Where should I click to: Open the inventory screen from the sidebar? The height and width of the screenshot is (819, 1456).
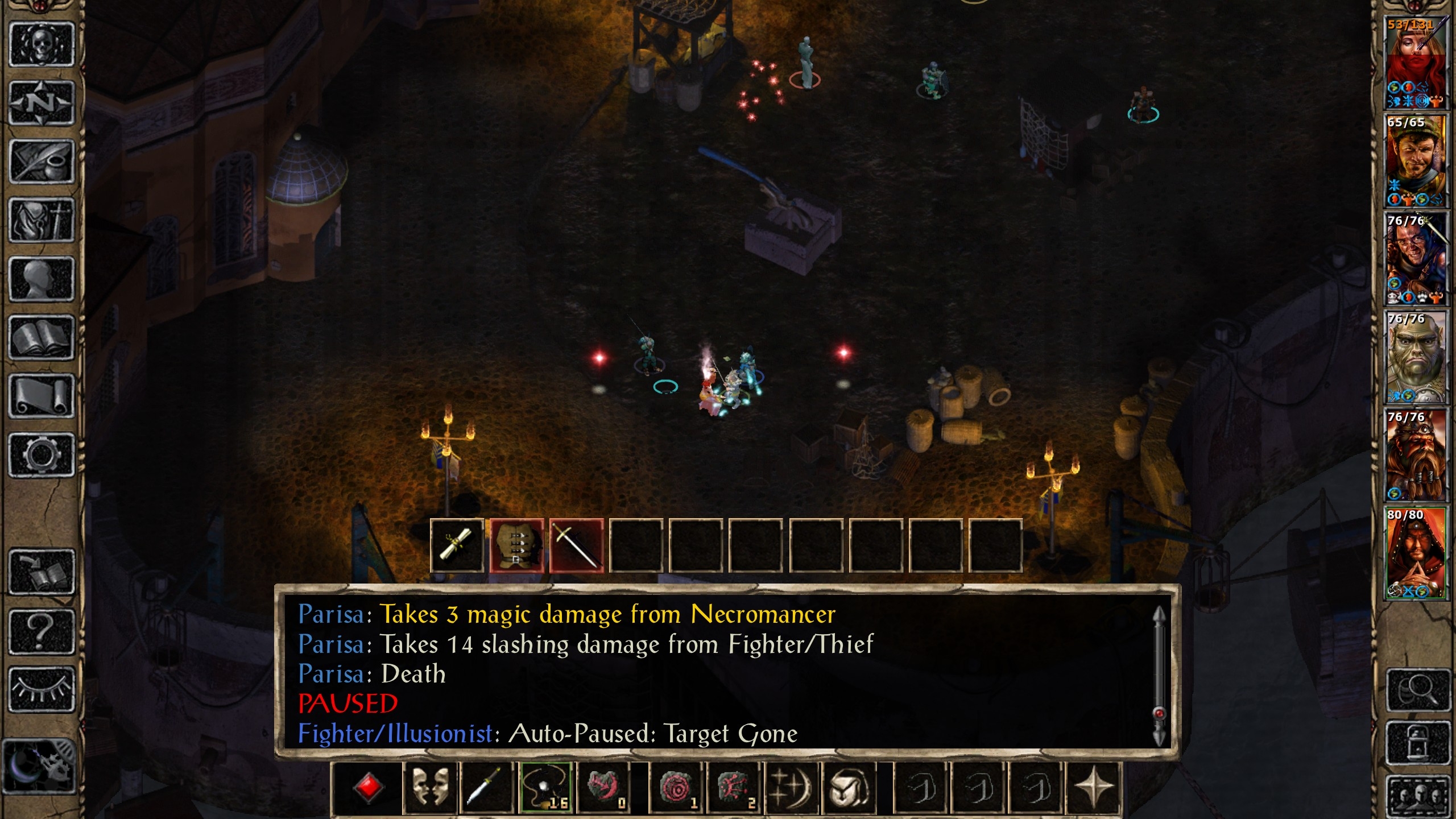[41, 220]
